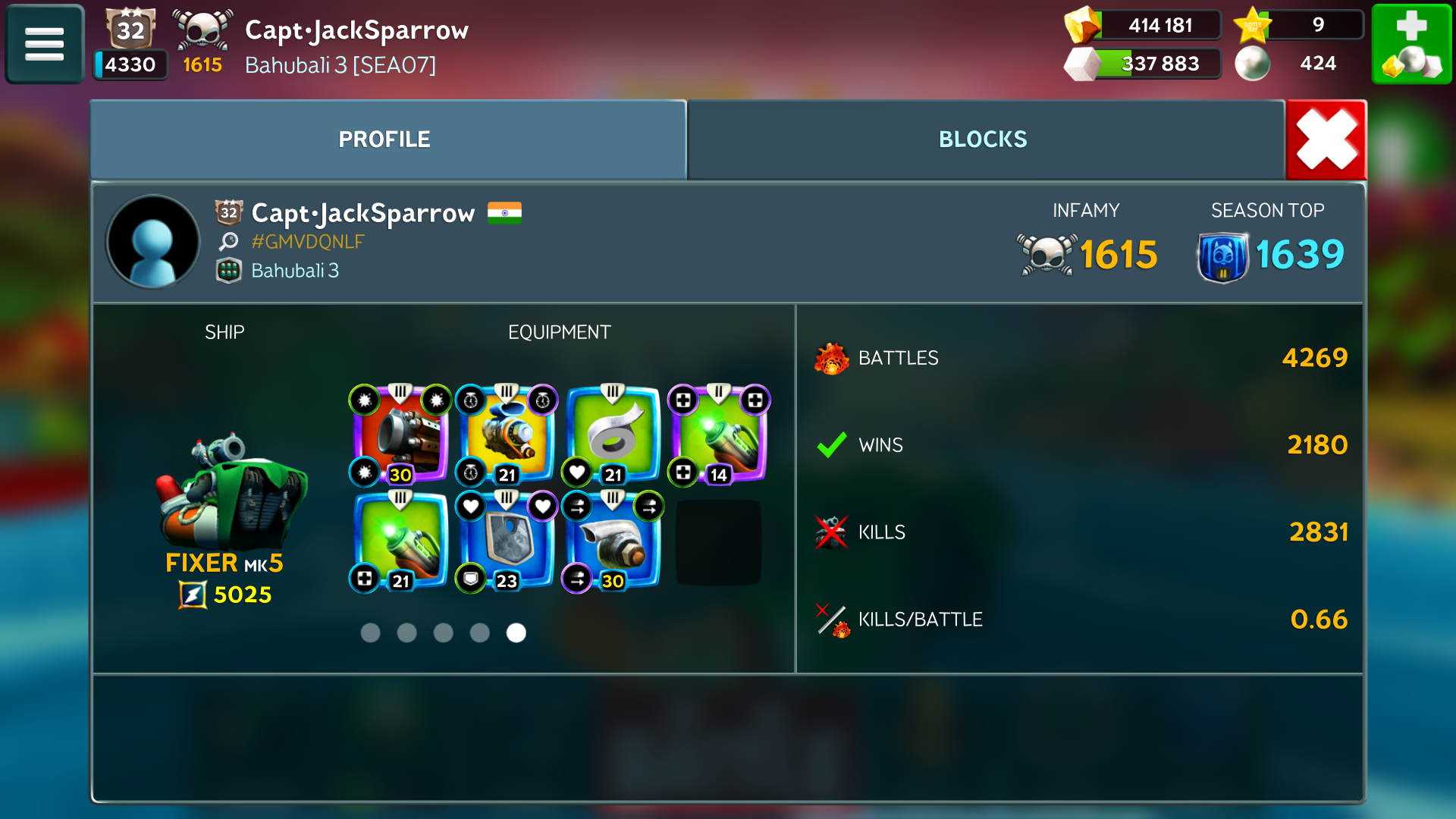
Task: Choose the blue level 30 turbo item
Action: [x=613, y=541]
